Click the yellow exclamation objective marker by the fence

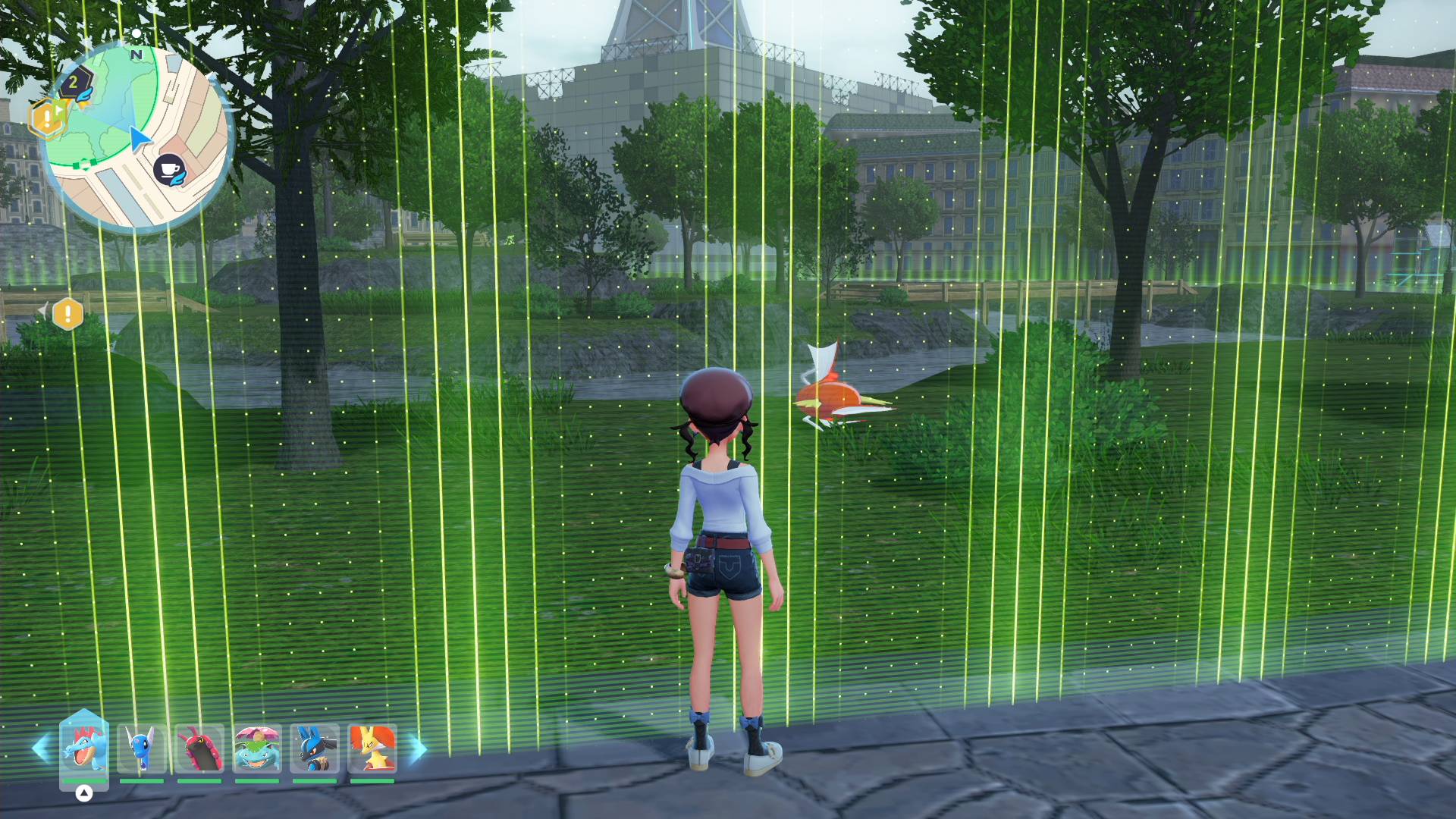67,313
